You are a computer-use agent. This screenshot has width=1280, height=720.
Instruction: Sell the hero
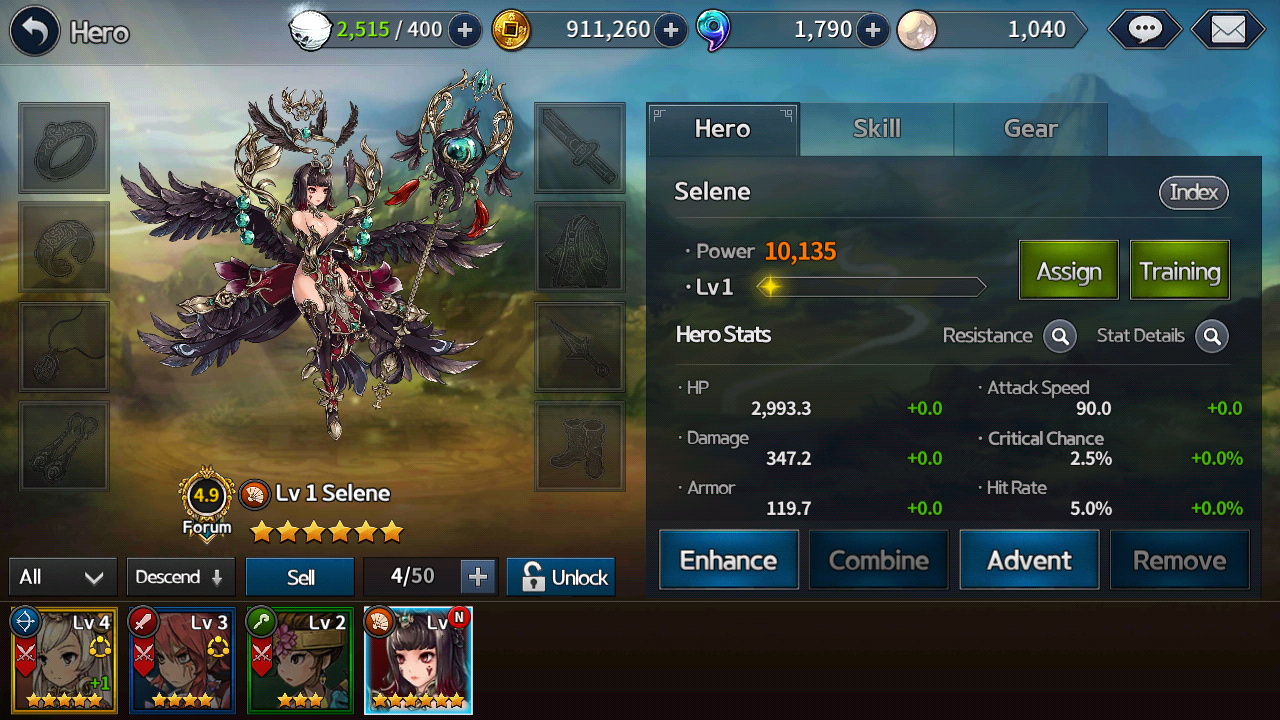tap(300, 577)
